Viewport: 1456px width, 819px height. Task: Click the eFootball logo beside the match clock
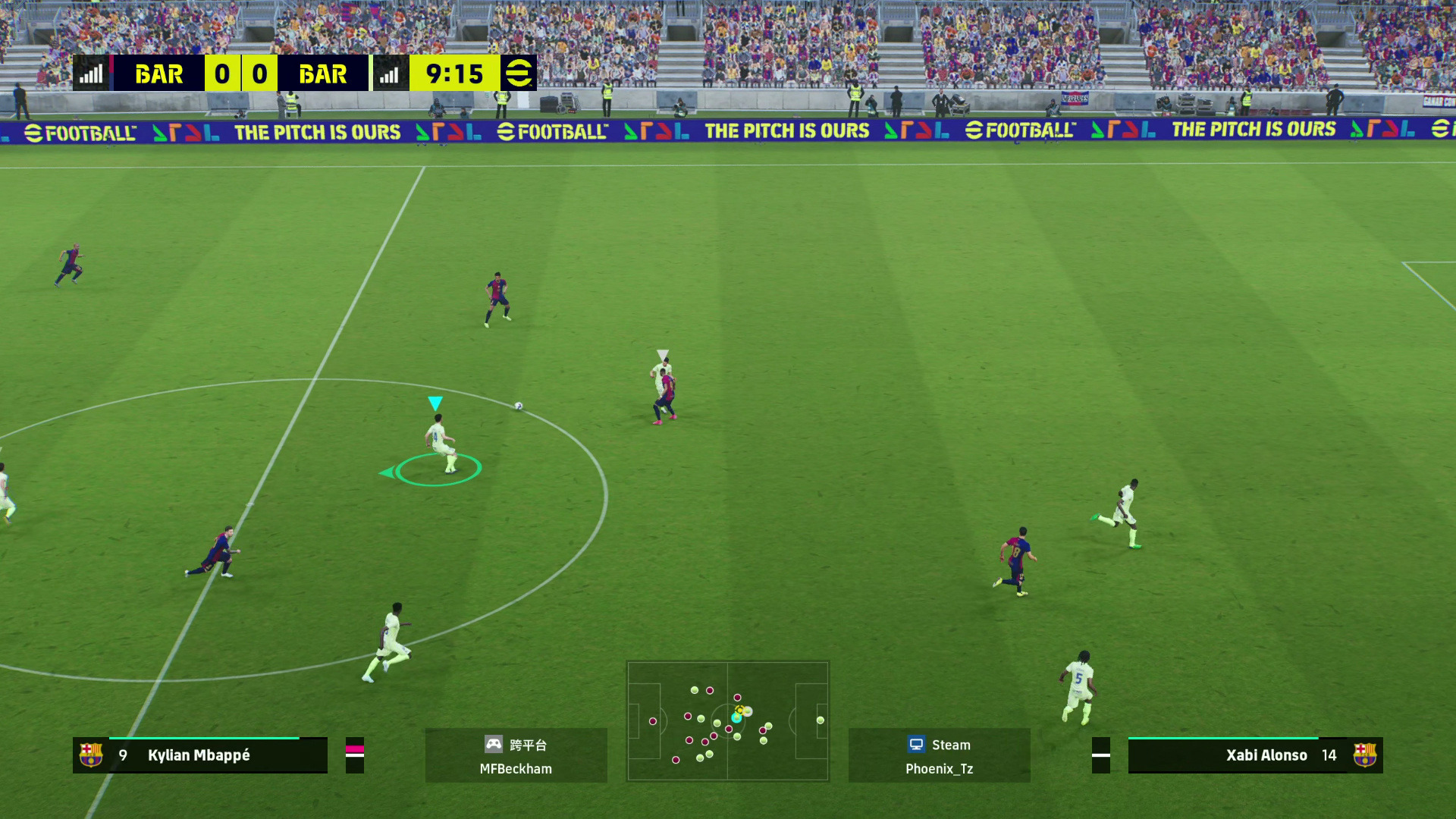pos(519,74)
